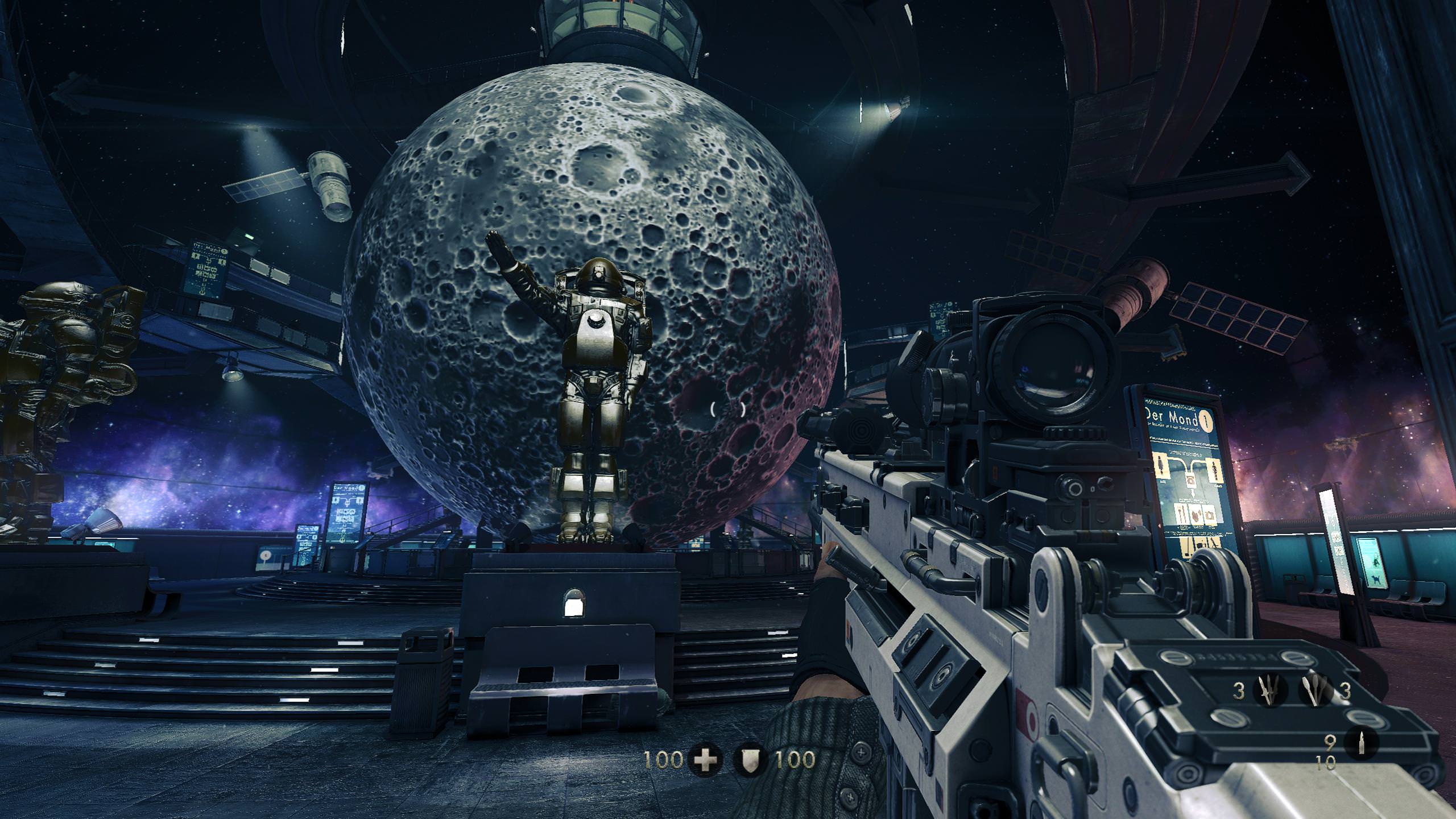This screenshot has width=1456, height=819.
Task: Click the health cross icon in the HUD
Action: pos(705,760)
